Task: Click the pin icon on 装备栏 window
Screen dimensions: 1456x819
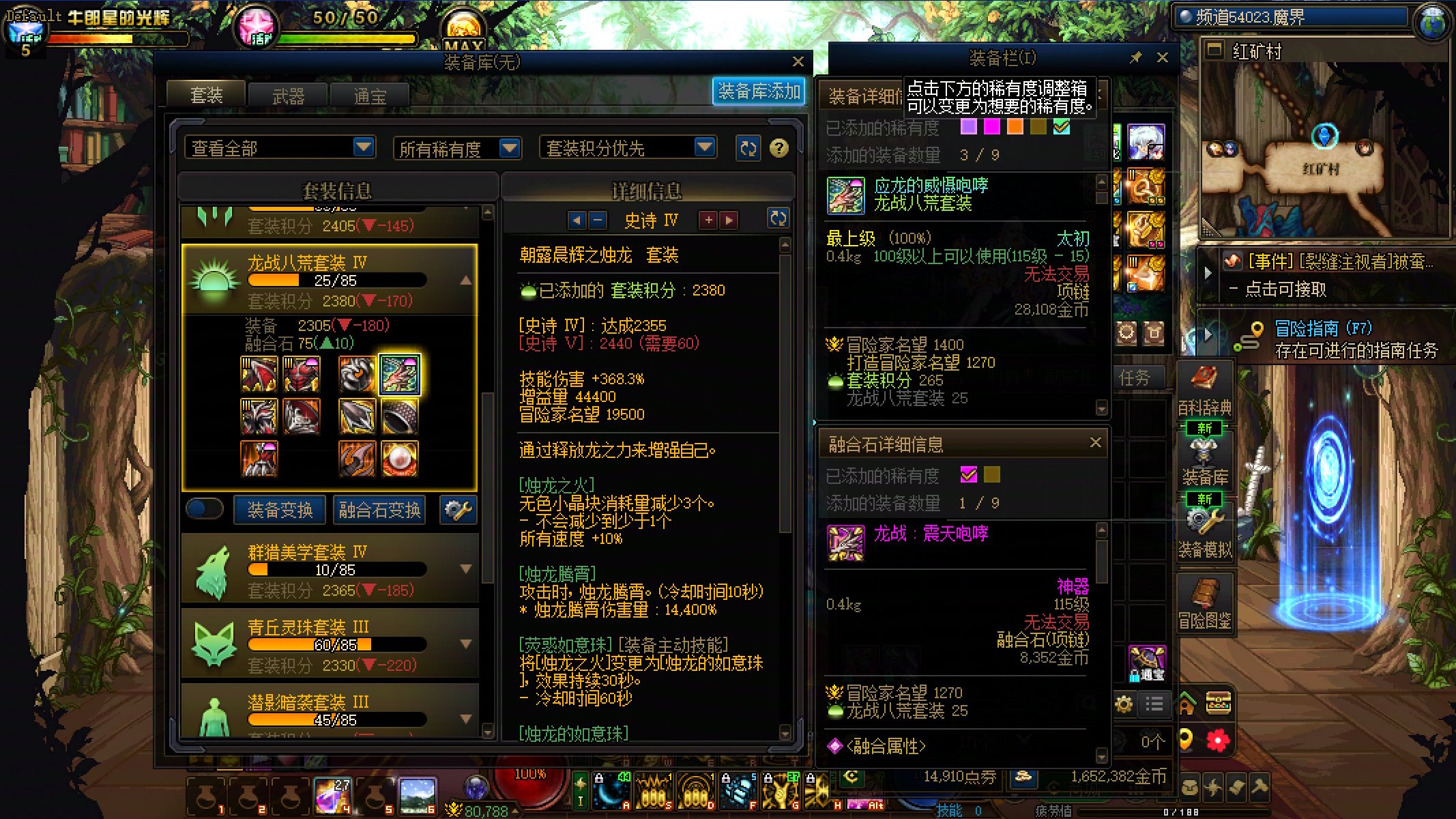Action: click(x=1135, y=58)
